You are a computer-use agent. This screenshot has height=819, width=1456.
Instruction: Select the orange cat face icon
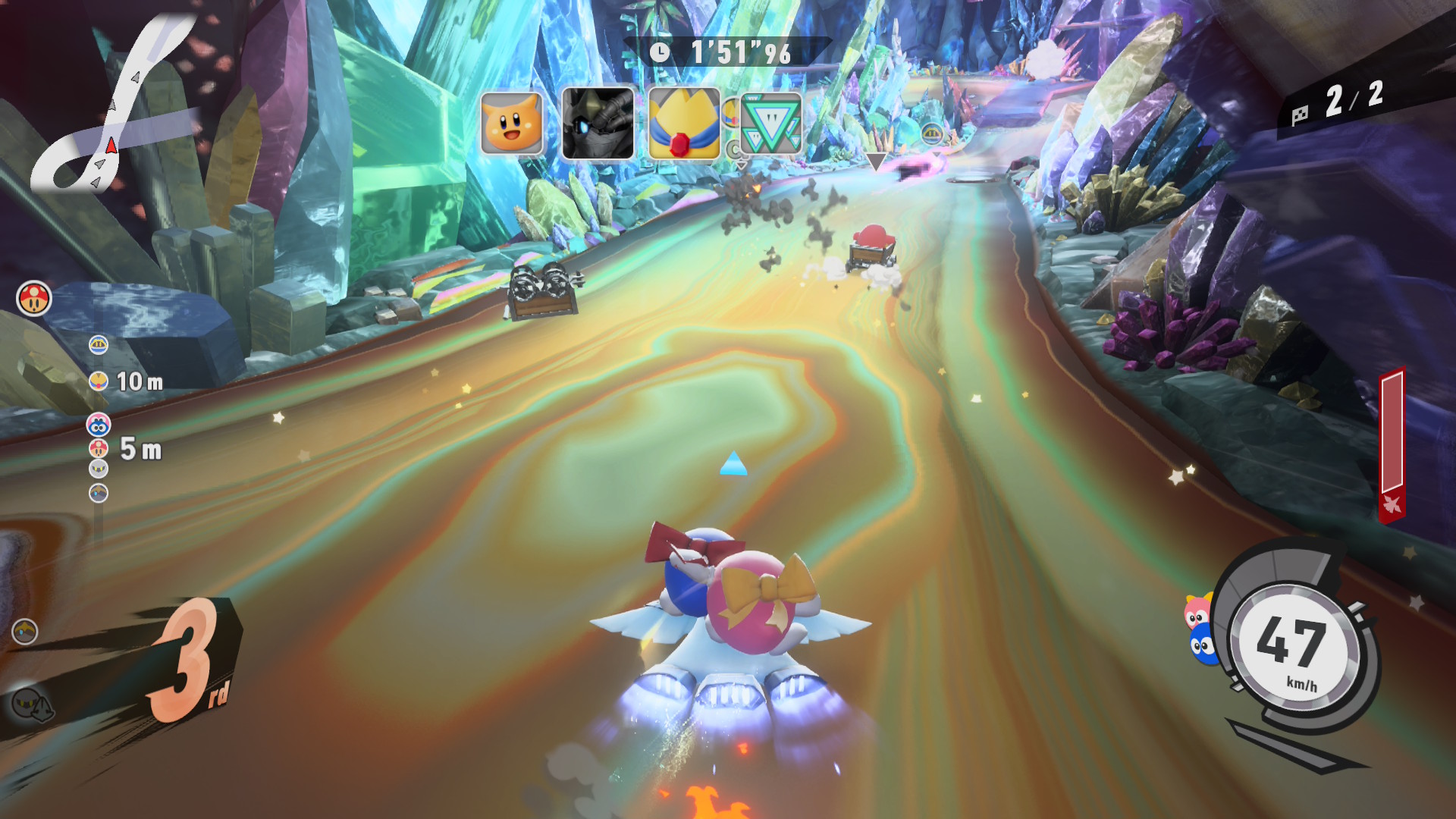pyautogui.click(x=512, y=124)
